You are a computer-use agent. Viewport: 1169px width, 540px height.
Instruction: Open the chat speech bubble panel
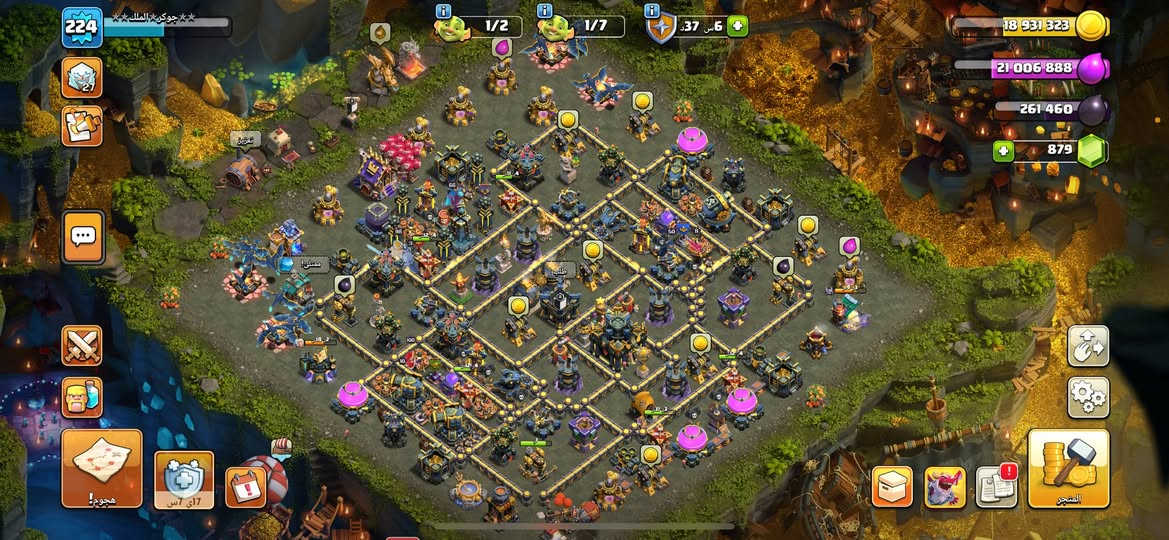[82, 237]
